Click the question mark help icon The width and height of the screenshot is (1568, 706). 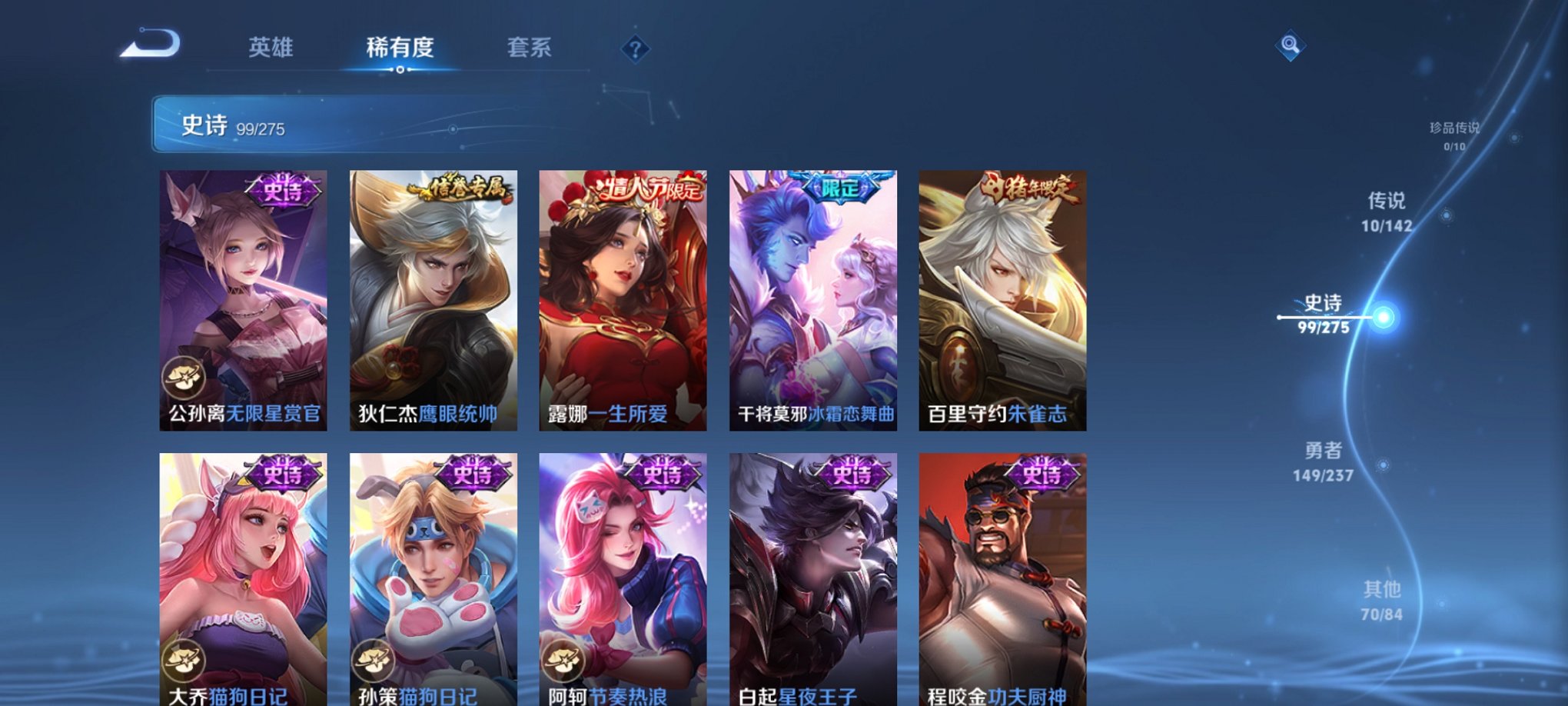(634, 49)
